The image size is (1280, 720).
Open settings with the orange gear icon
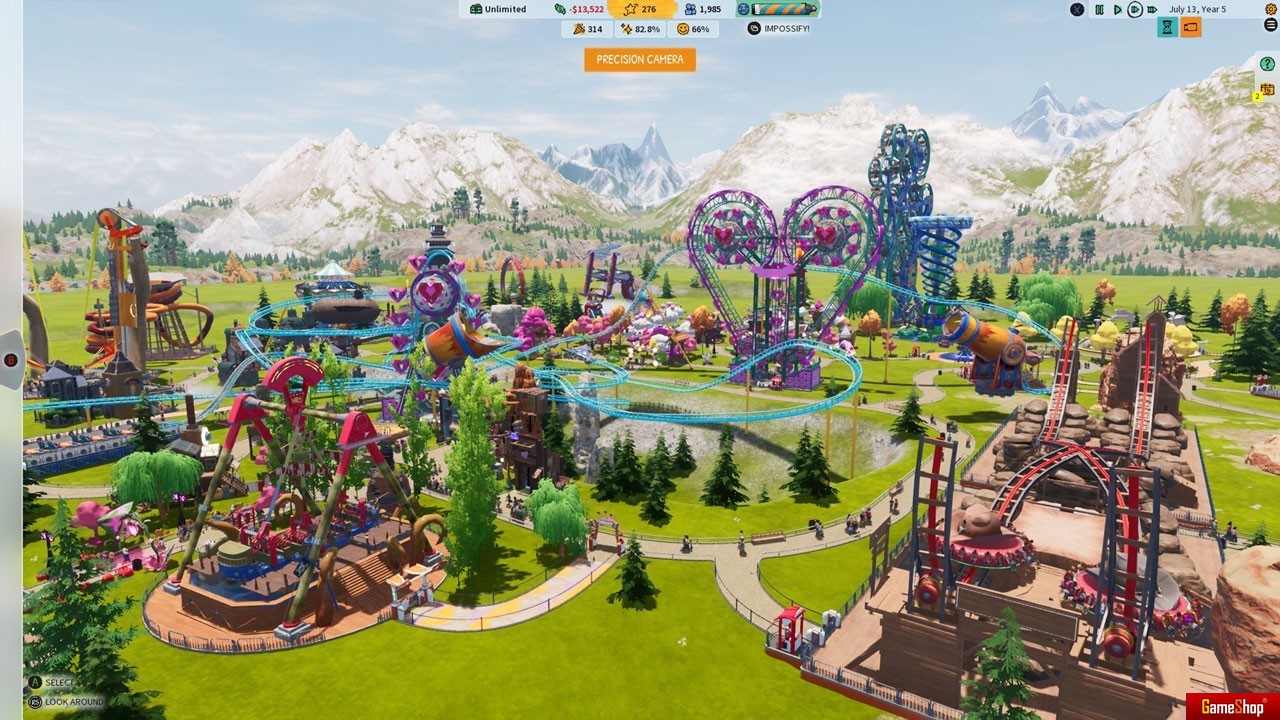click(1271, 9)
